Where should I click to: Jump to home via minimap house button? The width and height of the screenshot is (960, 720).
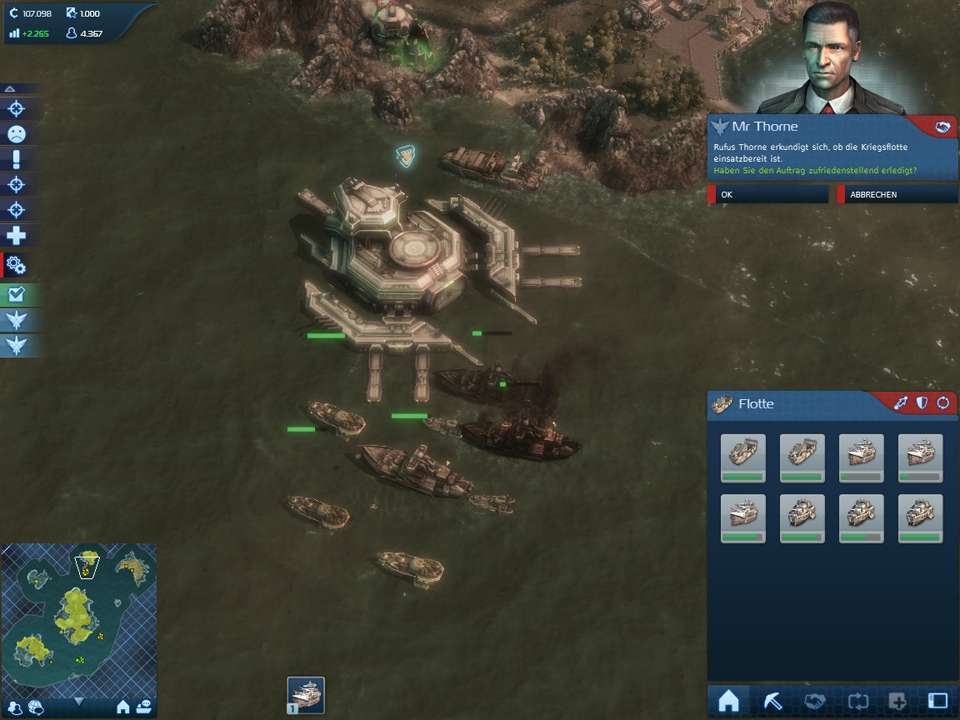(123, 707)
